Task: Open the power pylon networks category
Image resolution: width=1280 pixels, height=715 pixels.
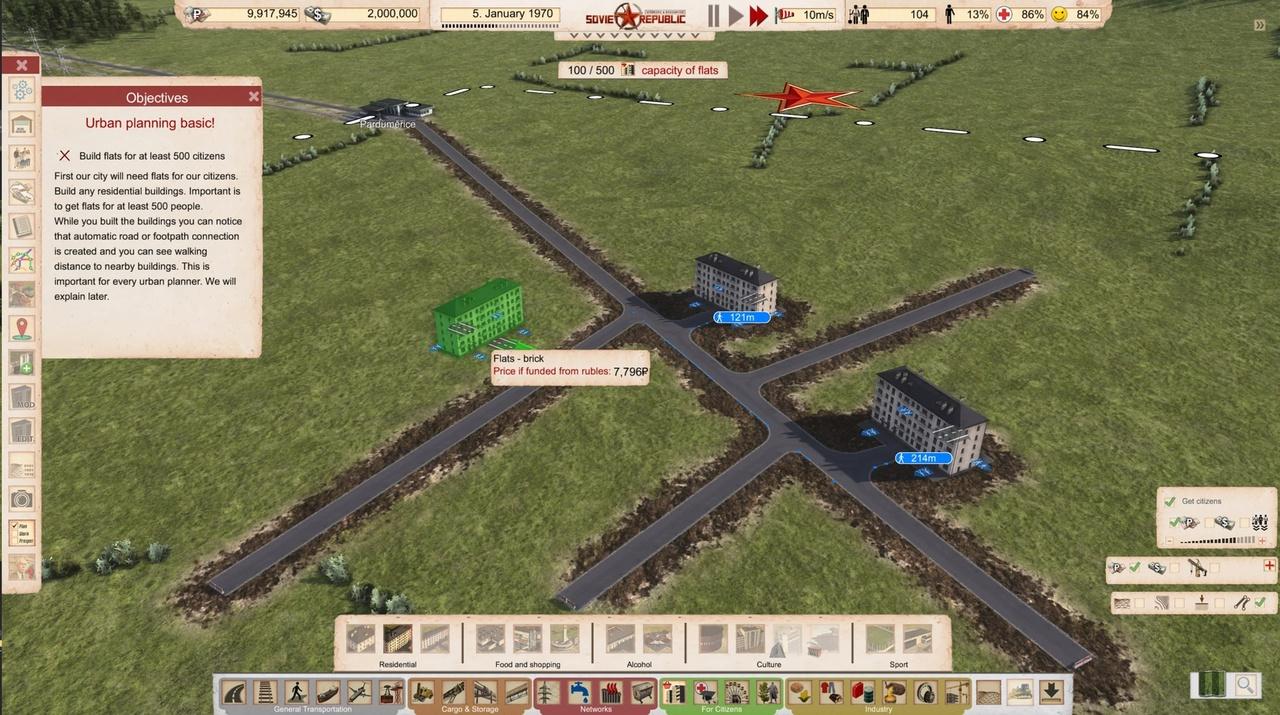Action: point(549,692)
